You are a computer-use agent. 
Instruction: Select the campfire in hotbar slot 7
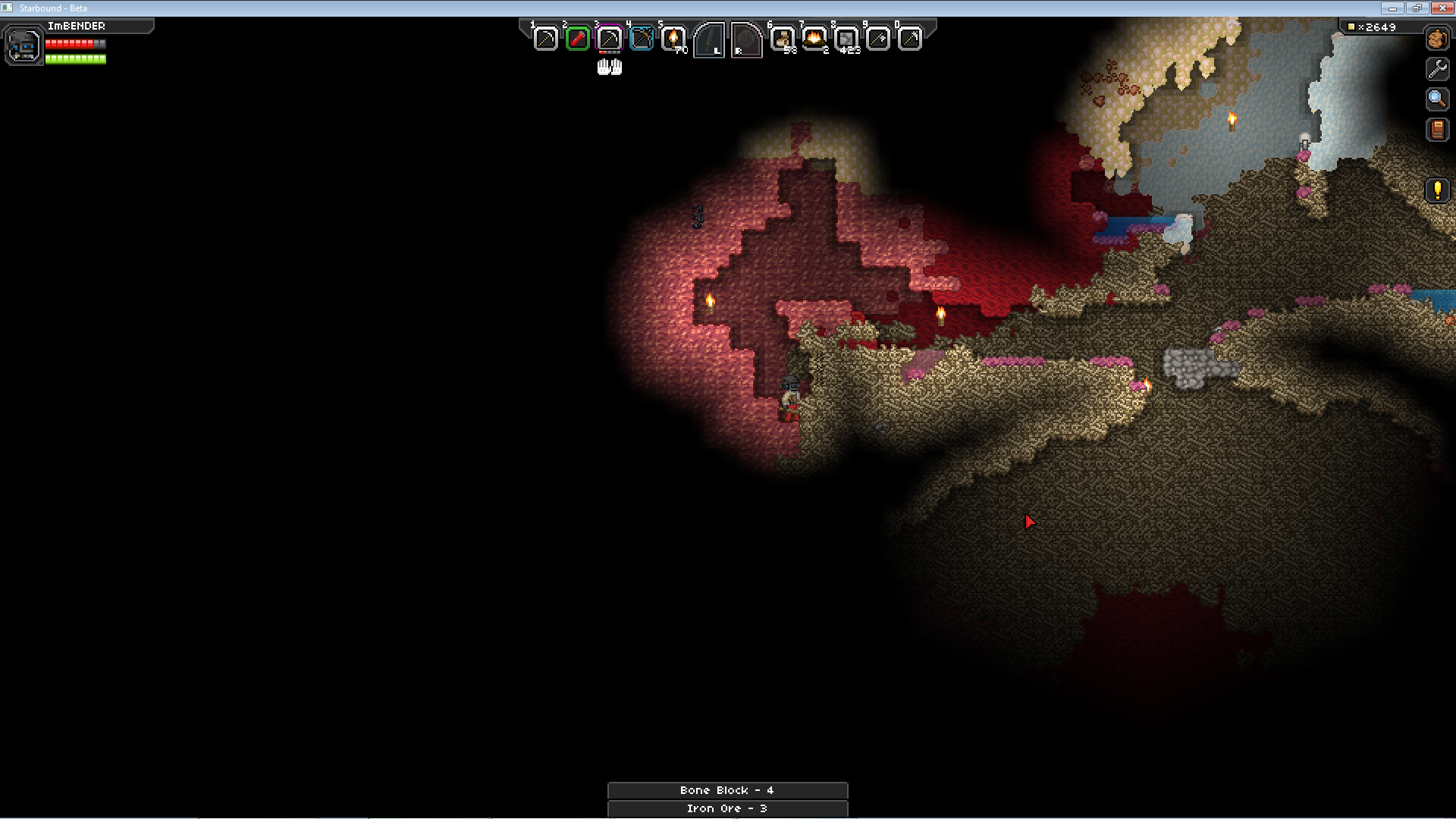[814, 39]
